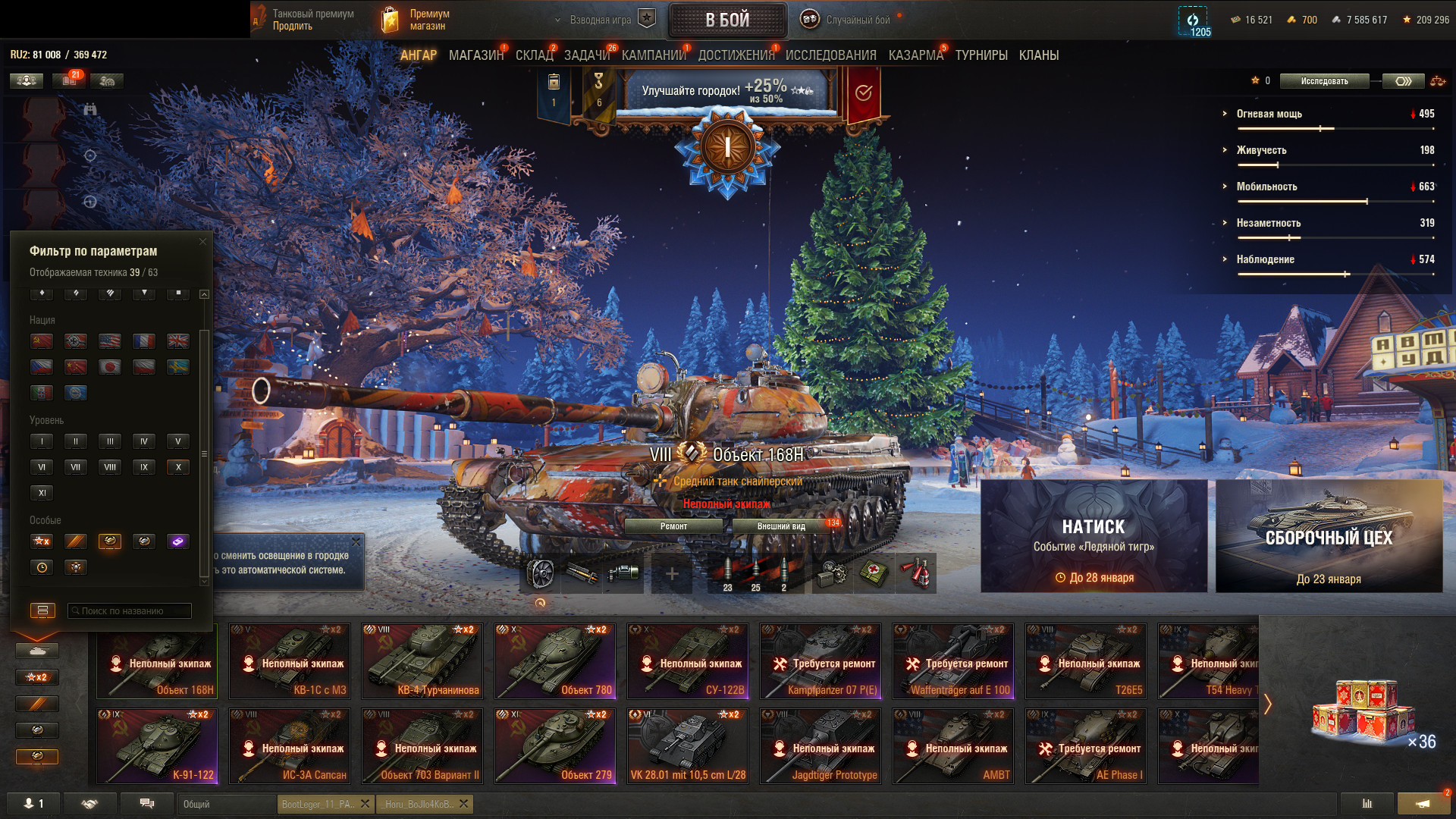The width and height of the screenshot is (1456, 819).
Task: Type in the Поиск по названию field
Action: click(x=130, y=611)
